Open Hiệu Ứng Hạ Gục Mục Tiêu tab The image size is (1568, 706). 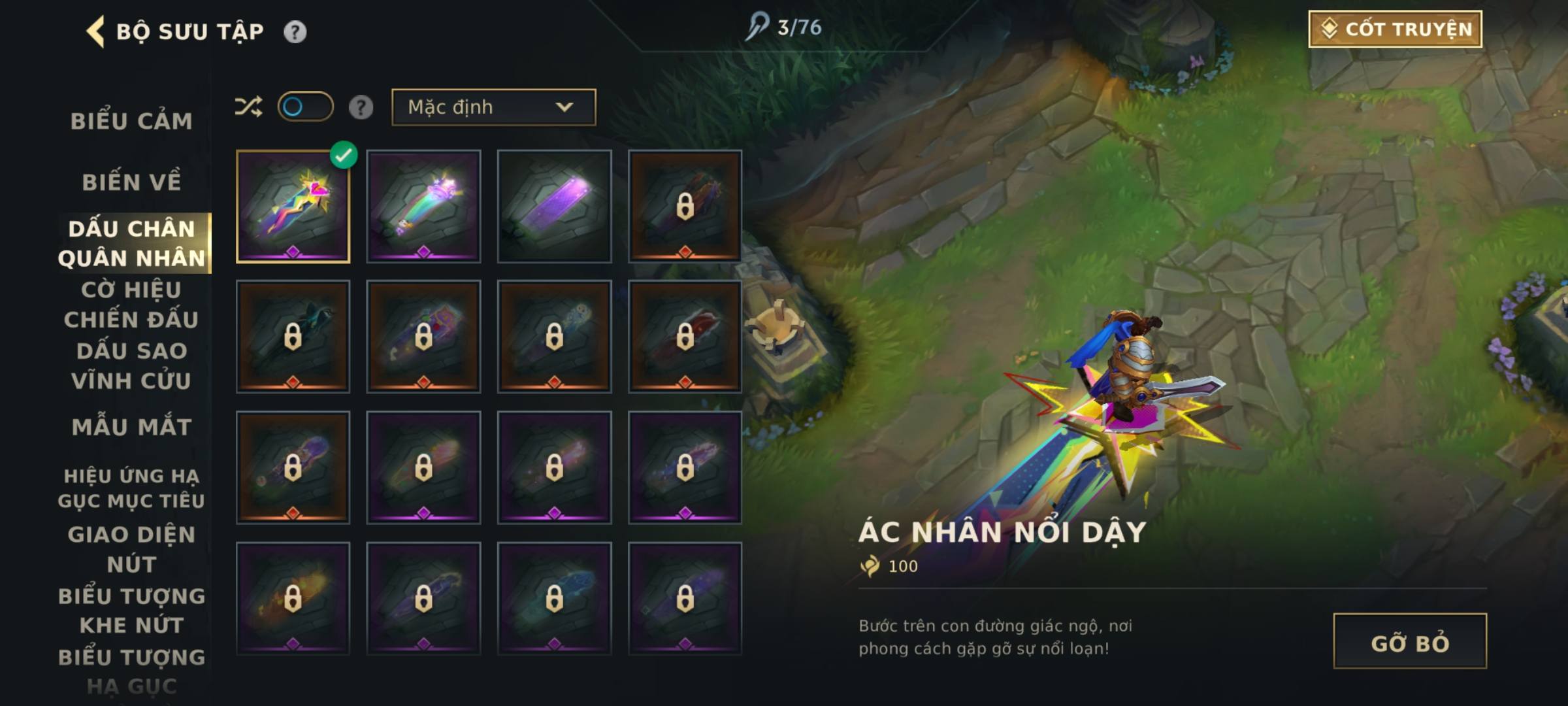131,488
